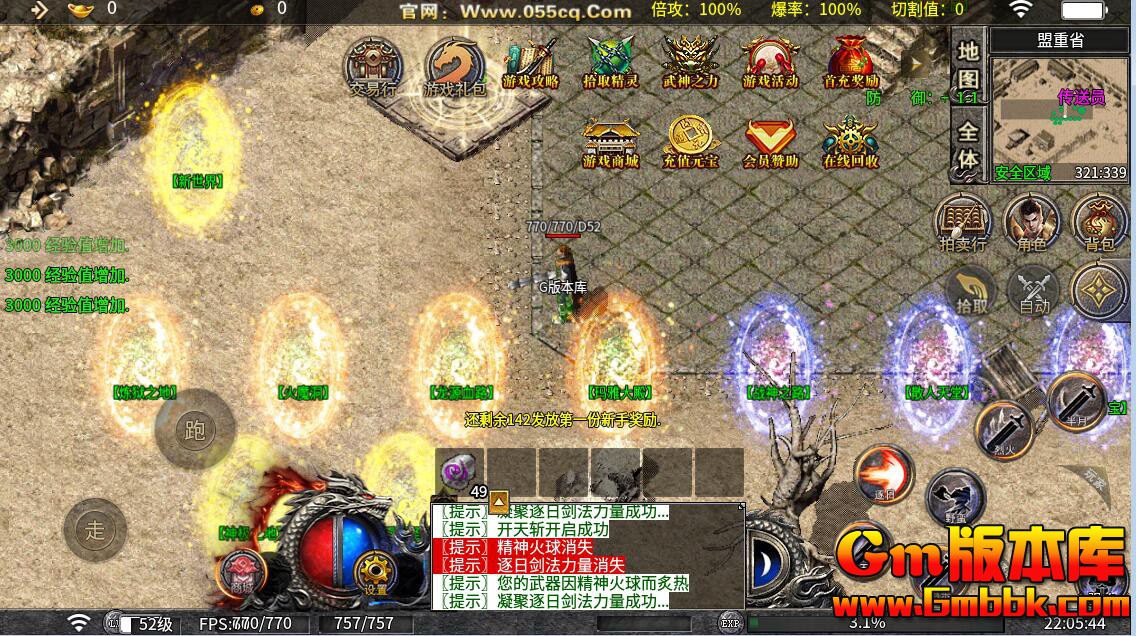1136x636 pixels.
Task: Open the 拍卖行 auction house
Action: pyautogui.click(x=963, y=222)
